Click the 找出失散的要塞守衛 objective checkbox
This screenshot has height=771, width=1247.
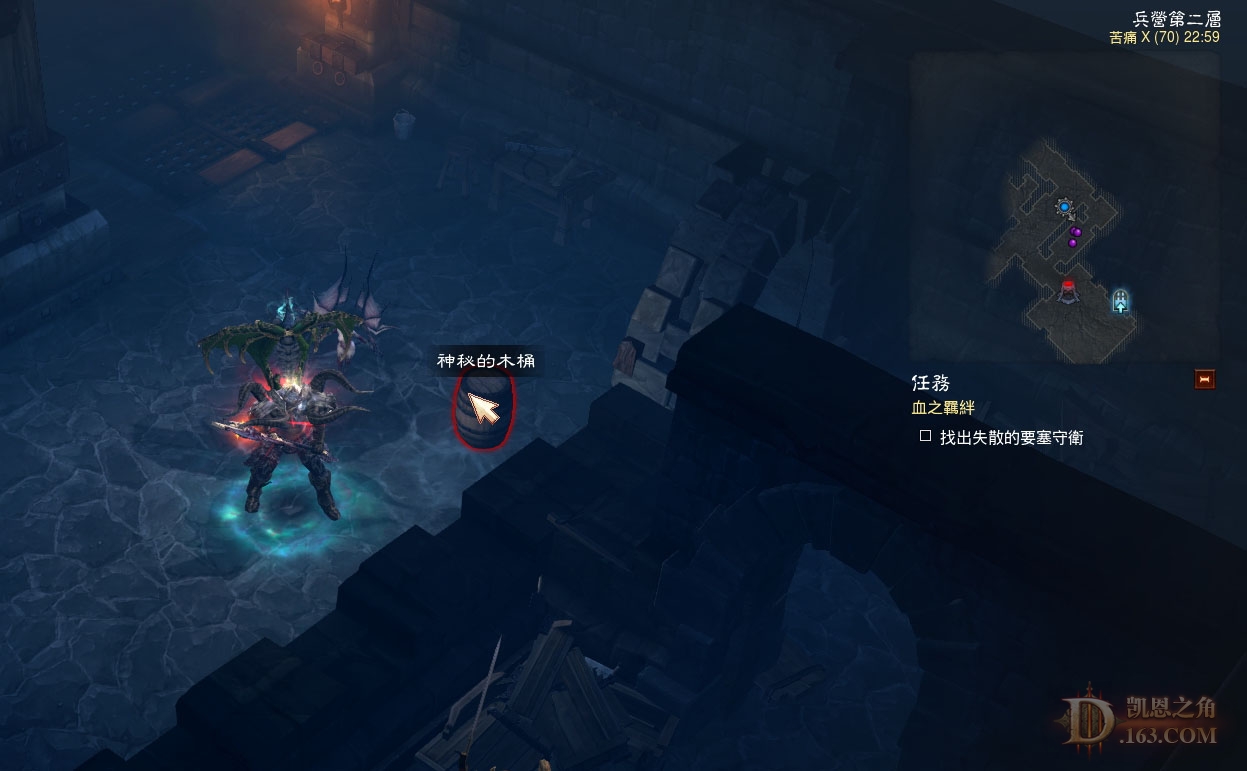[x=925, y=436]
